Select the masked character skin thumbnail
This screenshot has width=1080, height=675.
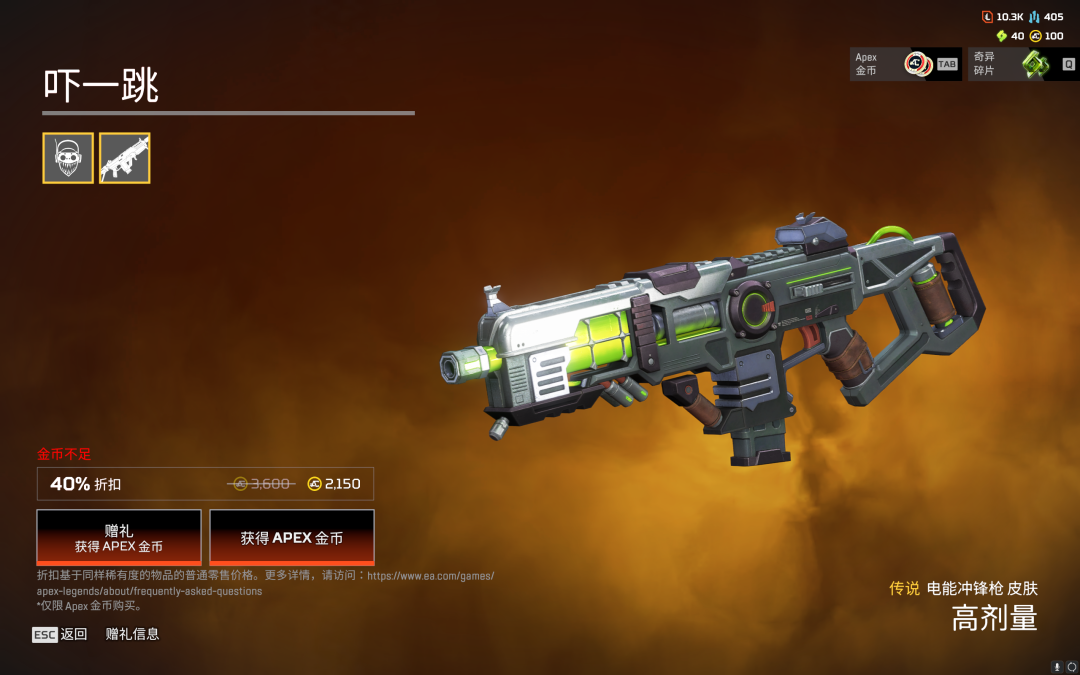[68, 158]
